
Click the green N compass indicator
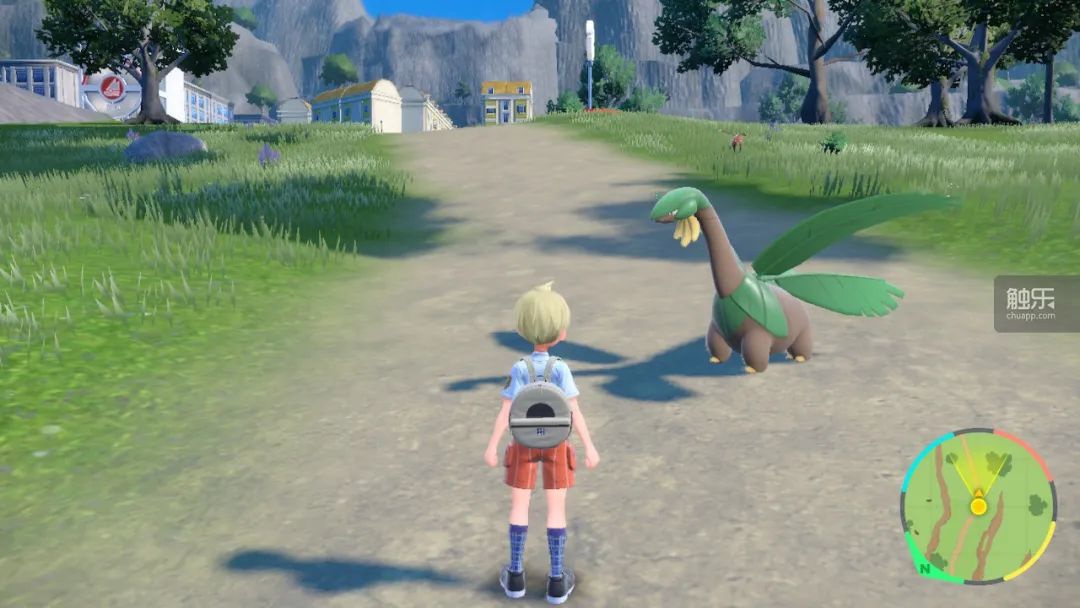[926, 569]
